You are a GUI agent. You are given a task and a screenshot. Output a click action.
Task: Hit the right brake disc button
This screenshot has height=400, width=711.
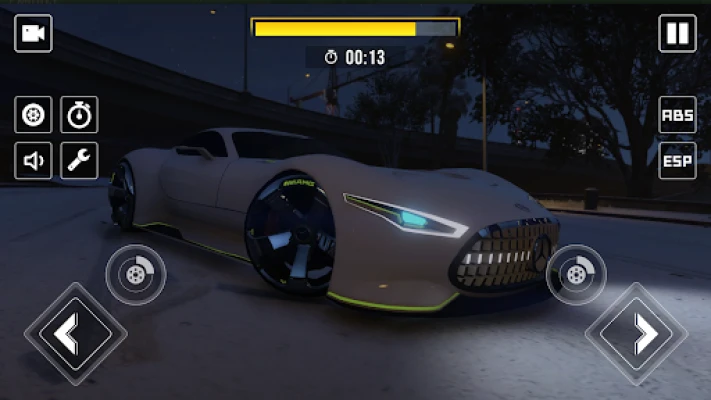tap(576, 274)
